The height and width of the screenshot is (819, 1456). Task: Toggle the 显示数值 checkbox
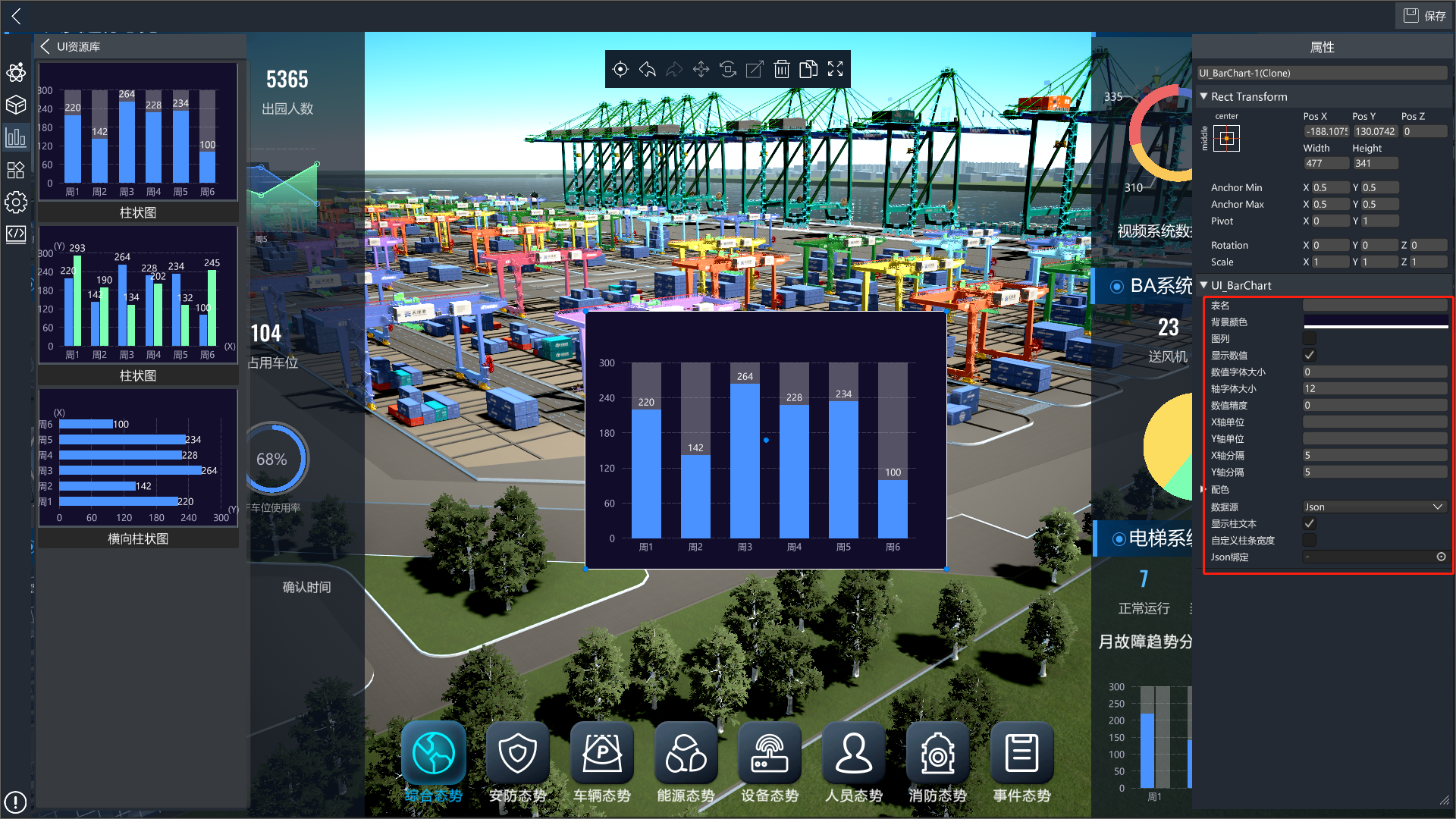tap(1310, 355)
